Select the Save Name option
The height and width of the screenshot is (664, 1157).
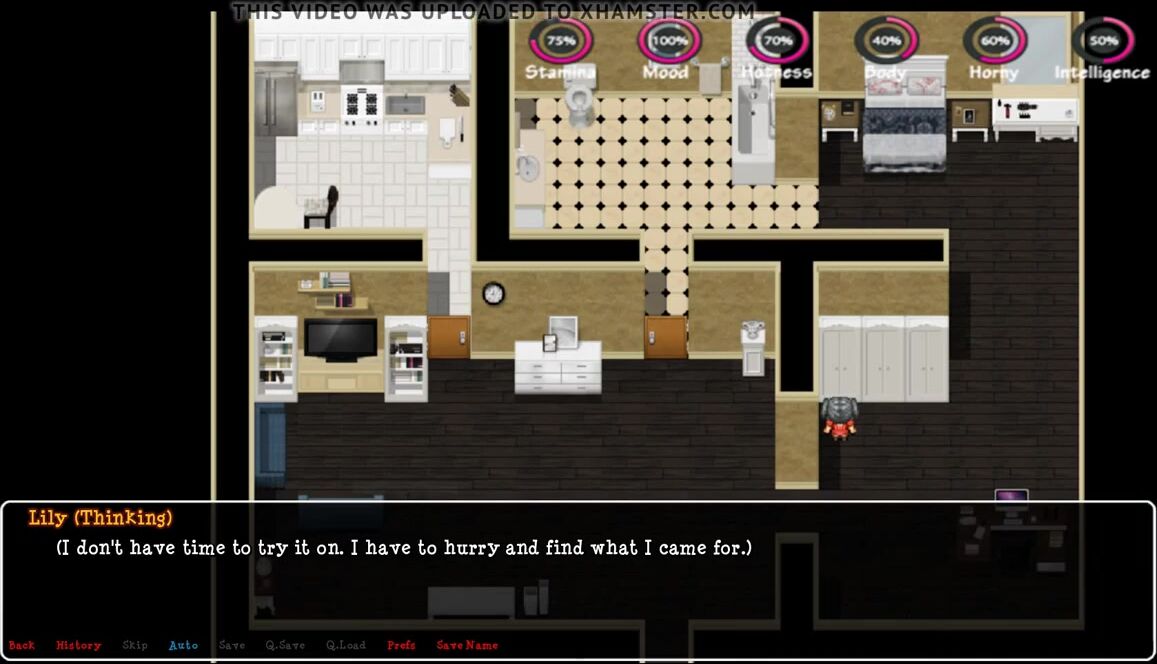coord(467,645)
